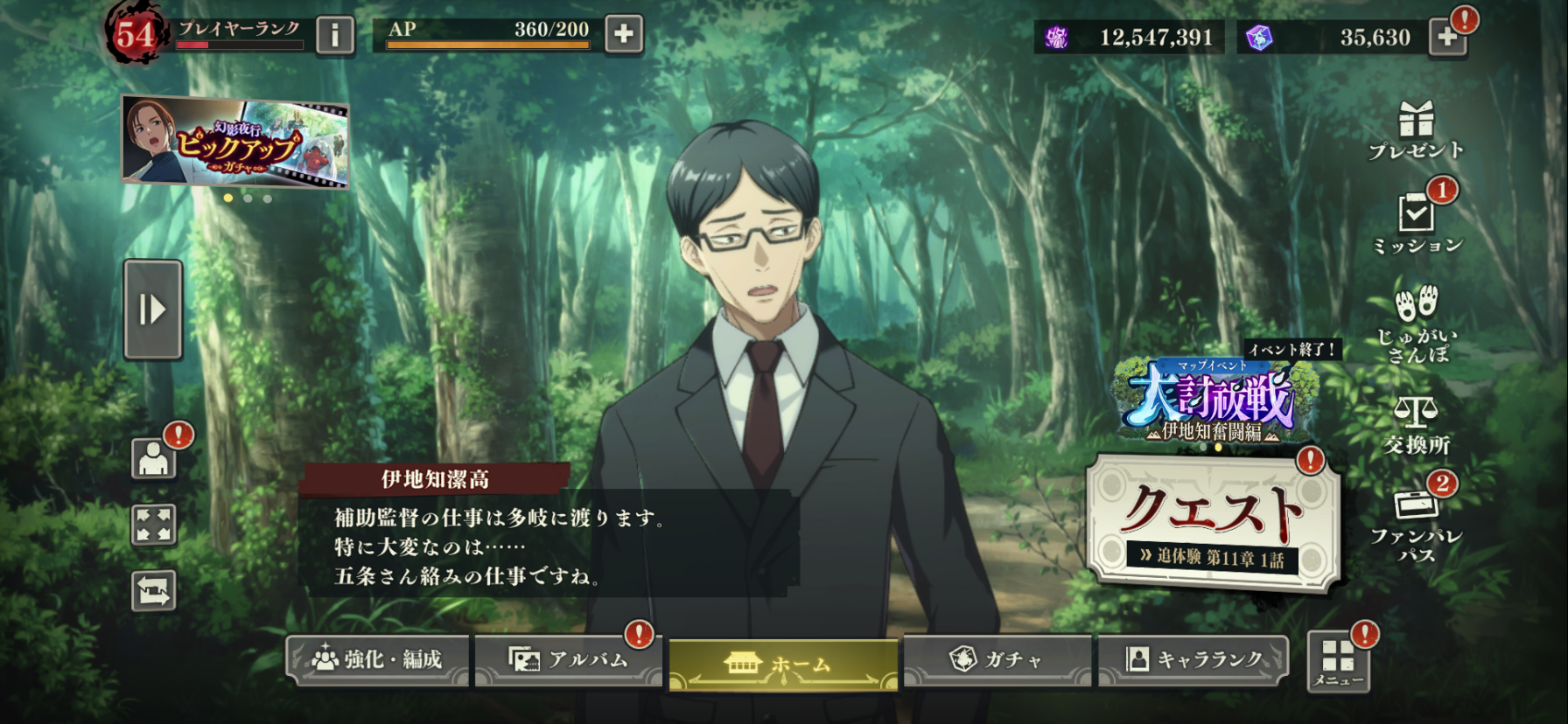Open the 交換所 exchange shop

click(x=1417, y=425)
